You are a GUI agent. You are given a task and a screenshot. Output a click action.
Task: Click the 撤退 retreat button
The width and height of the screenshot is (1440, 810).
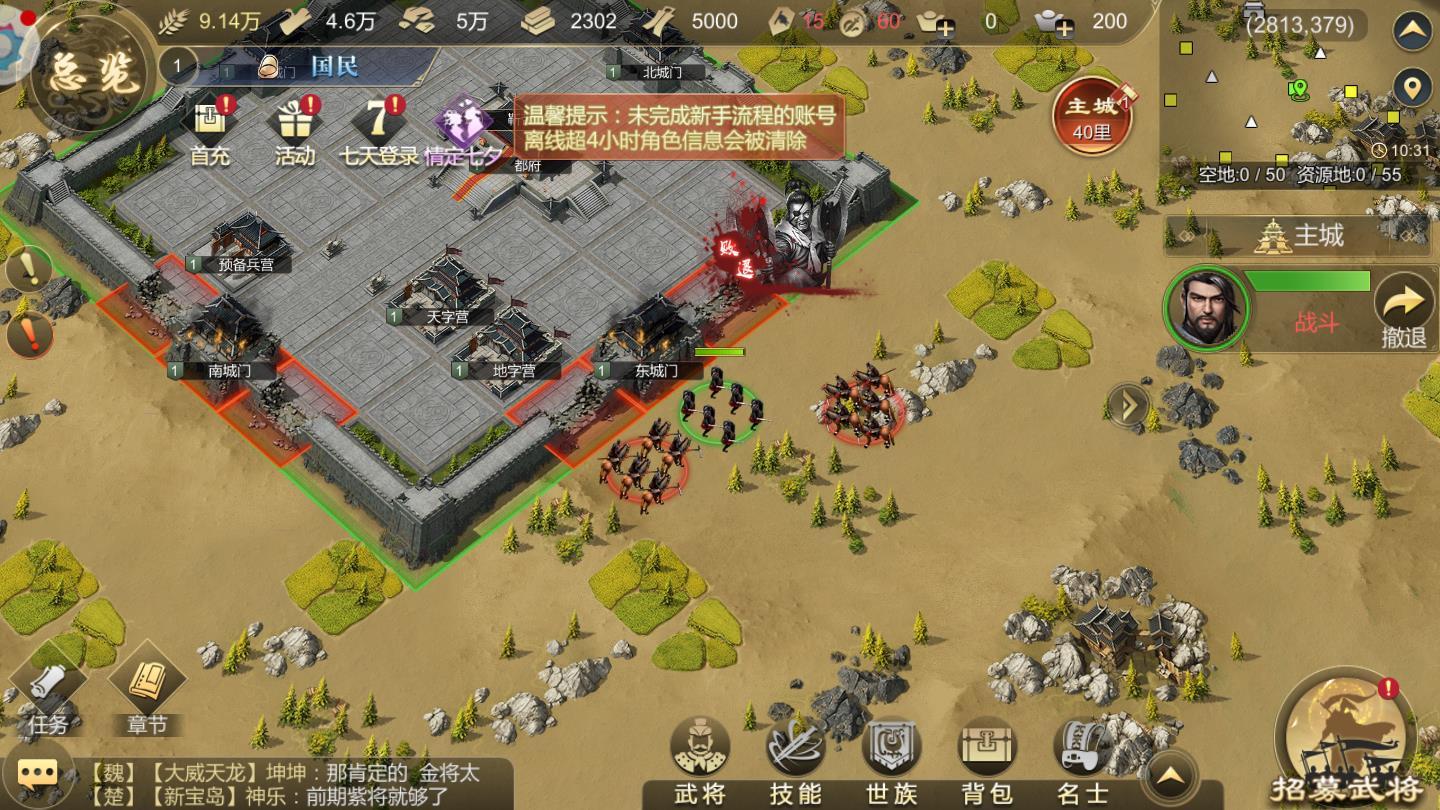coord(1404,310)
